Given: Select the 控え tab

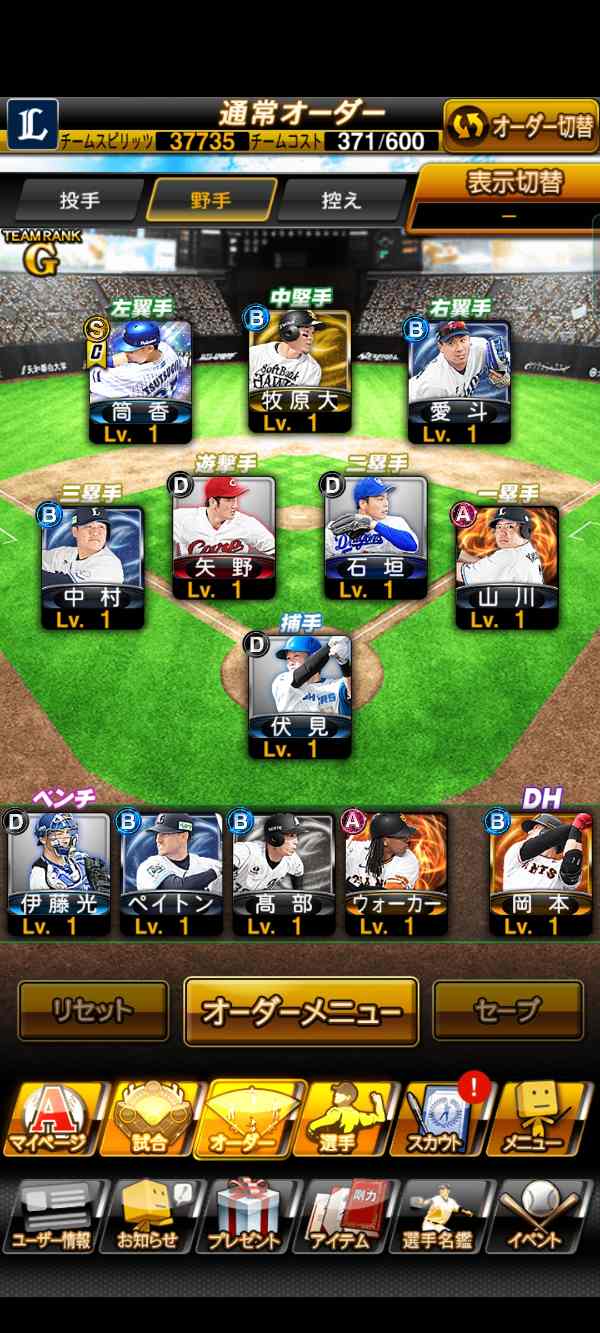Looking at the screenshot, I should [341, 200].
